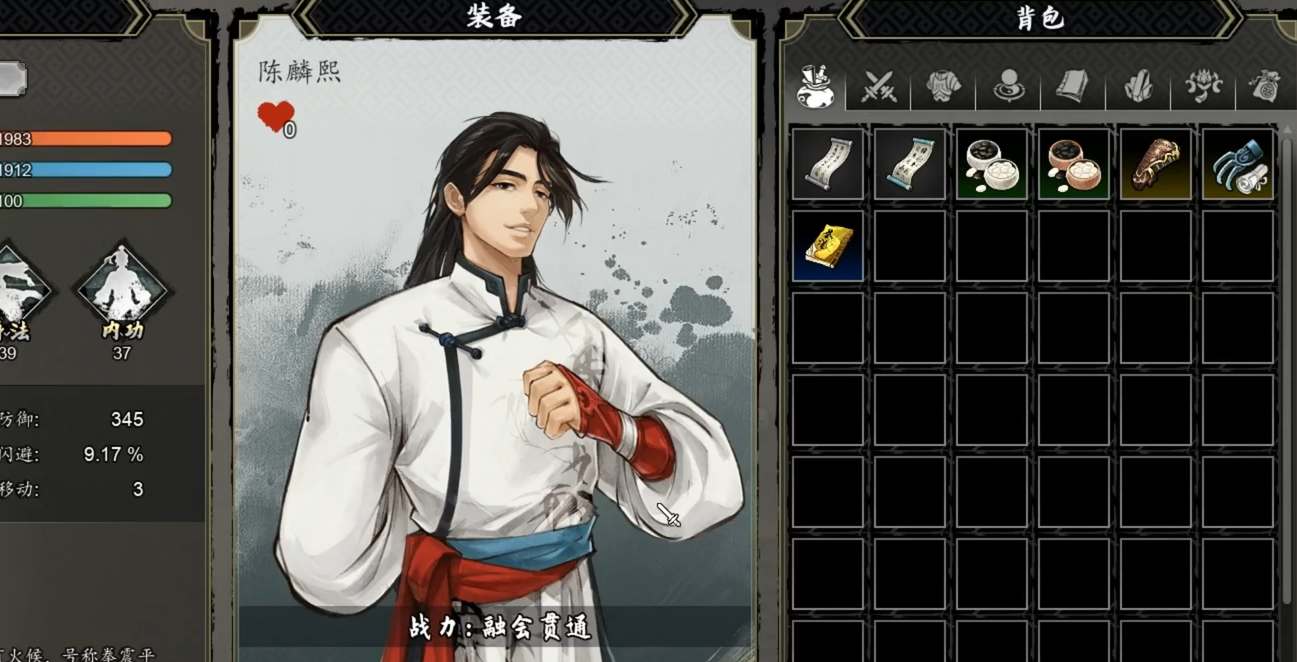Show the crystal materials tab
Screen dimensions: 1297x662
point(1138,88)
